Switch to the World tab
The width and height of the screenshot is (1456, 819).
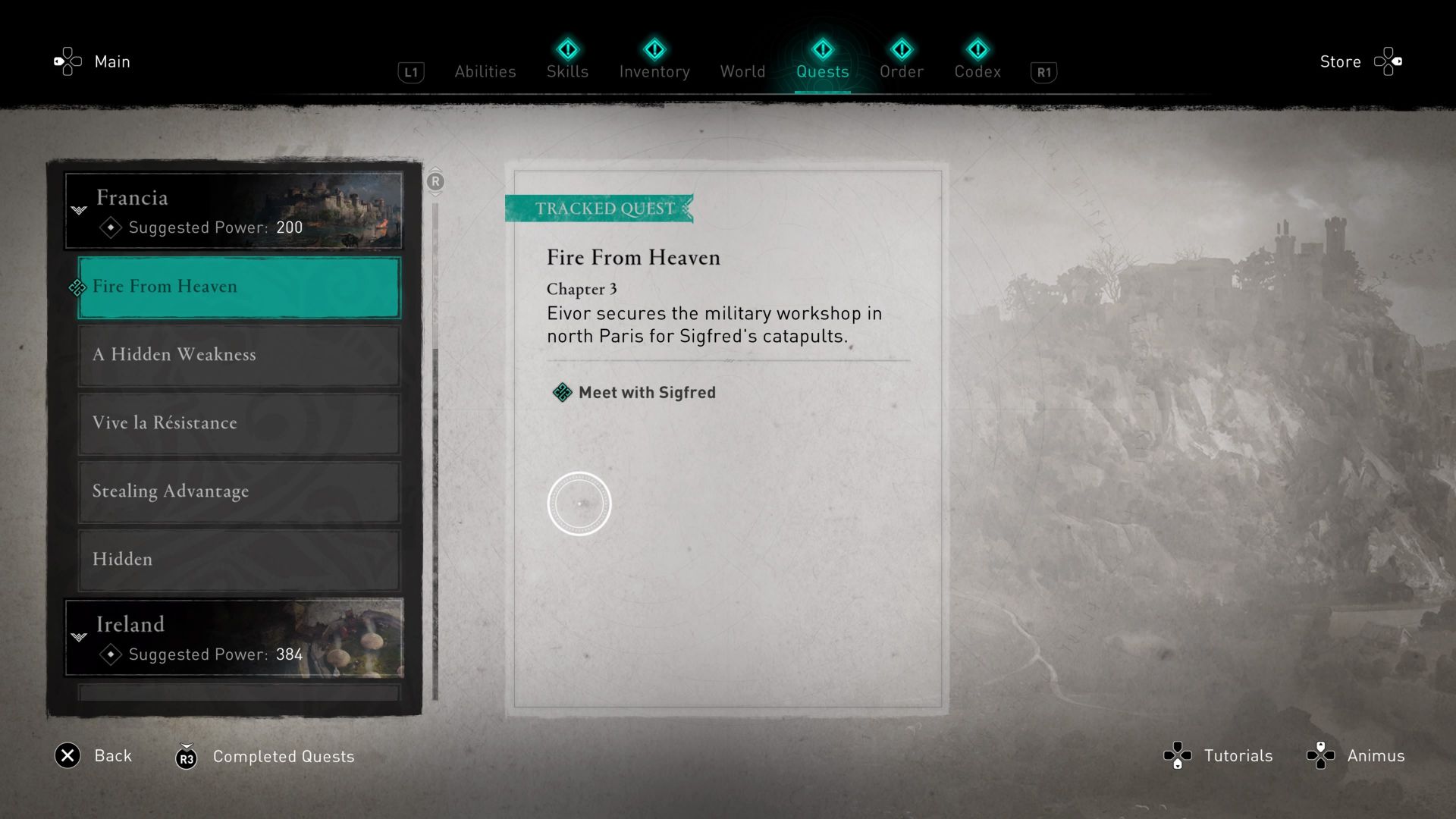(742, 71)
